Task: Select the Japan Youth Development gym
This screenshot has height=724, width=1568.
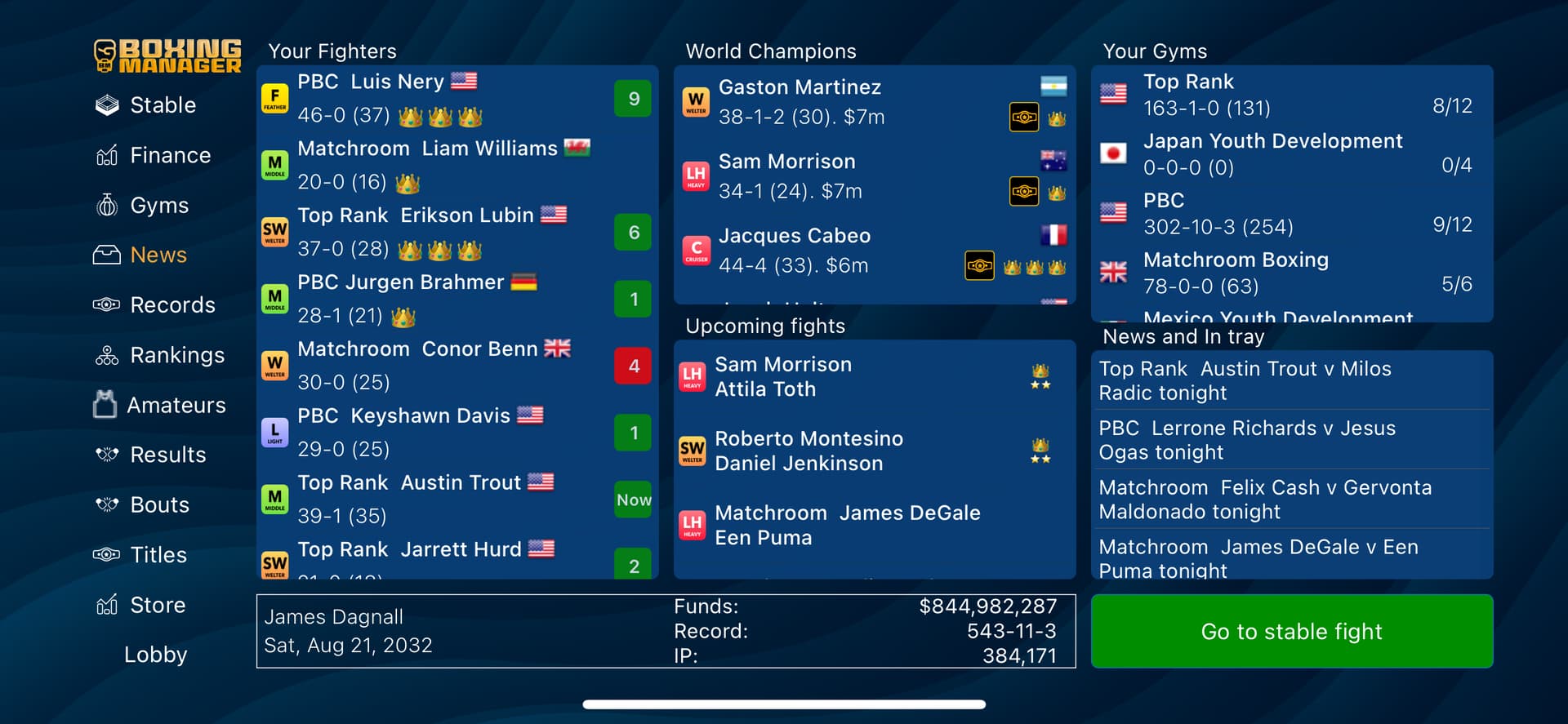Action: tap(1290, 153)
